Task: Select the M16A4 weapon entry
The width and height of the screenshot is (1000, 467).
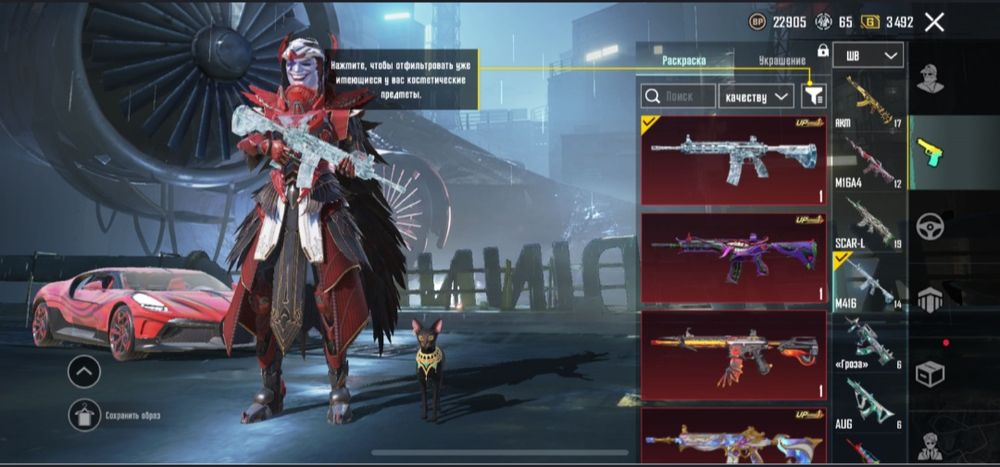Action: [x=868, y=160]
